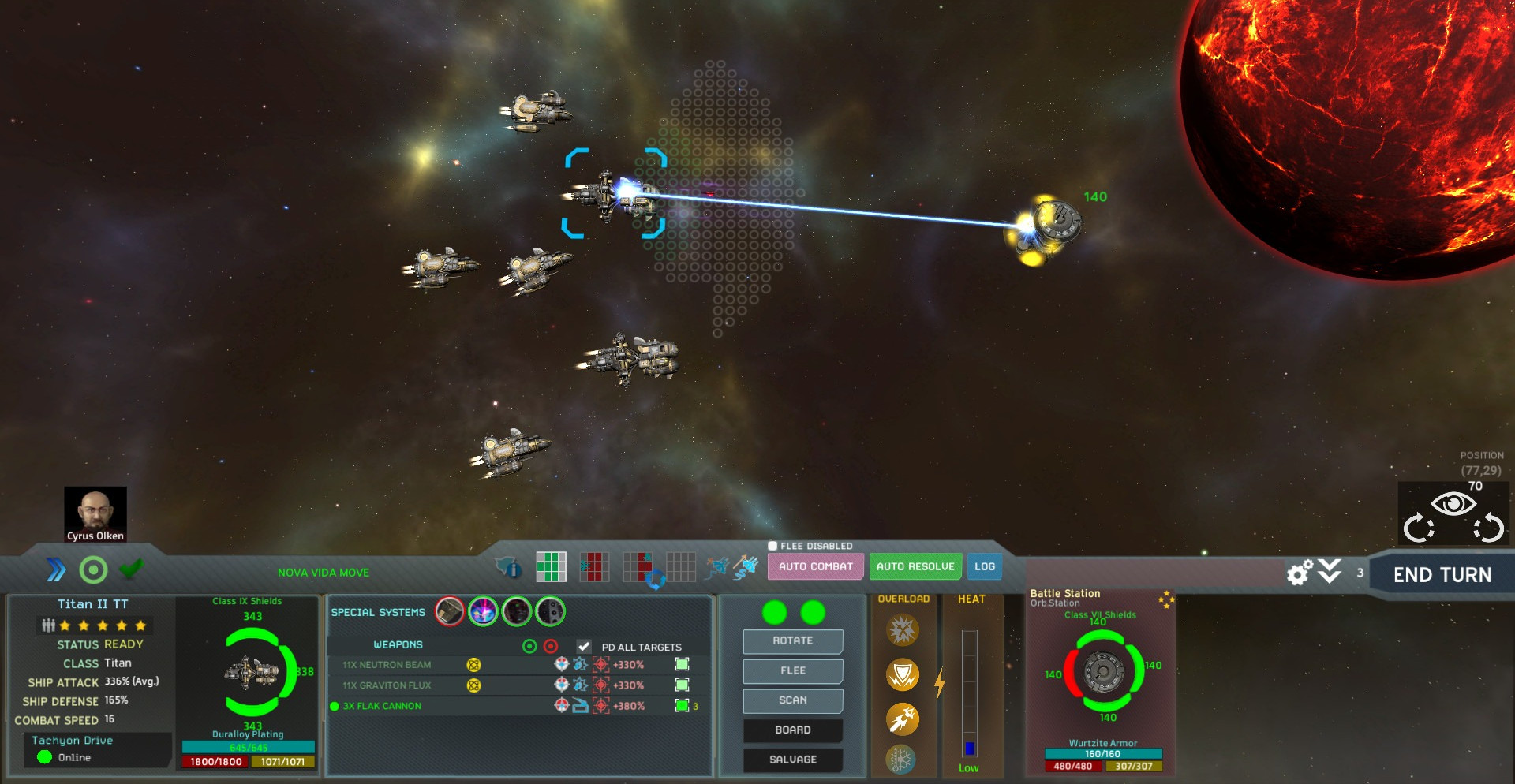The height and width of the screenshot is (784, 1515).
Task: Select the 3X Flak Cannon weapon row
Action: 382,706
